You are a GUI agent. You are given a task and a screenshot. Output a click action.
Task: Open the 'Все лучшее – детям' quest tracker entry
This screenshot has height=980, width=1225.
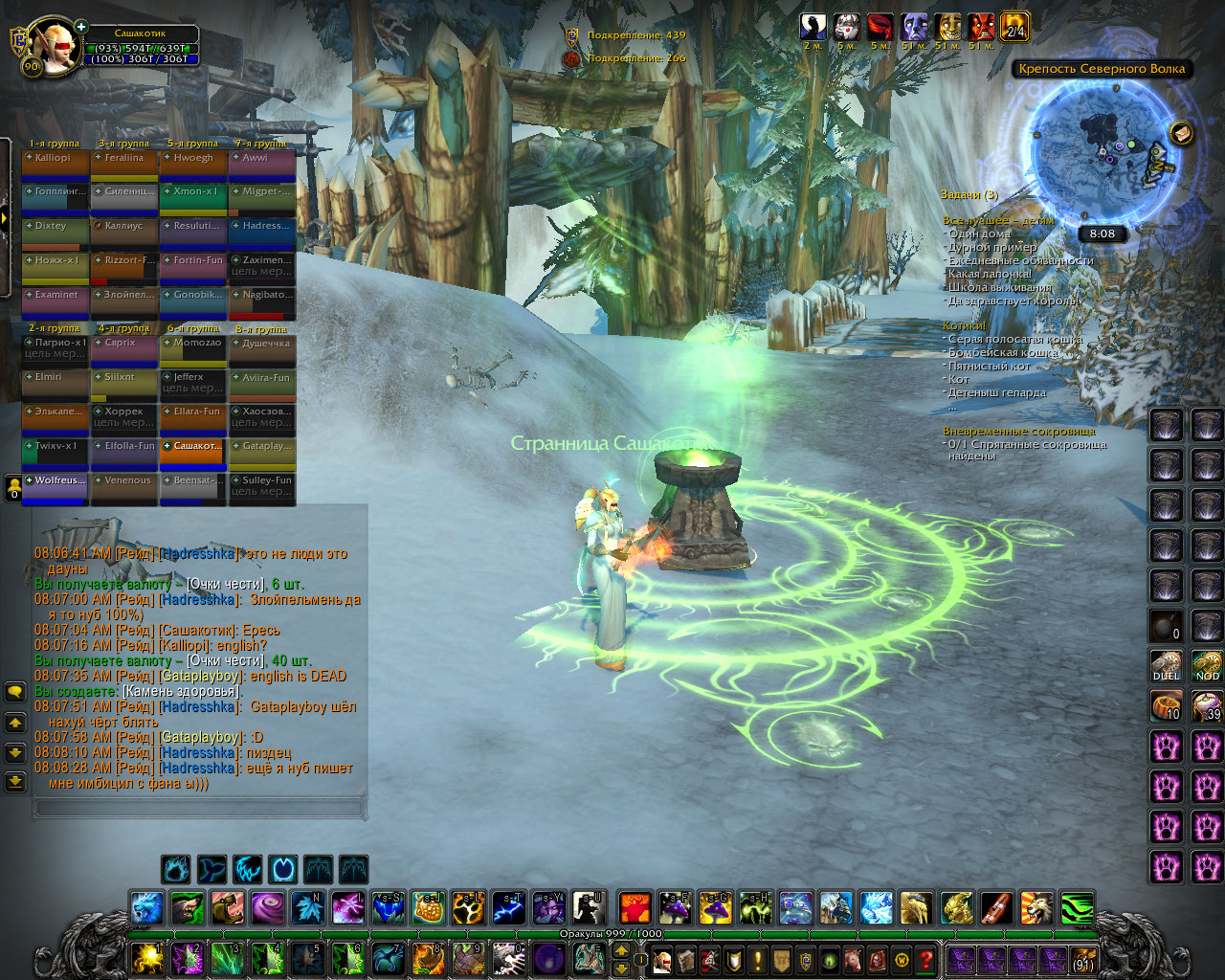(997, 220)
